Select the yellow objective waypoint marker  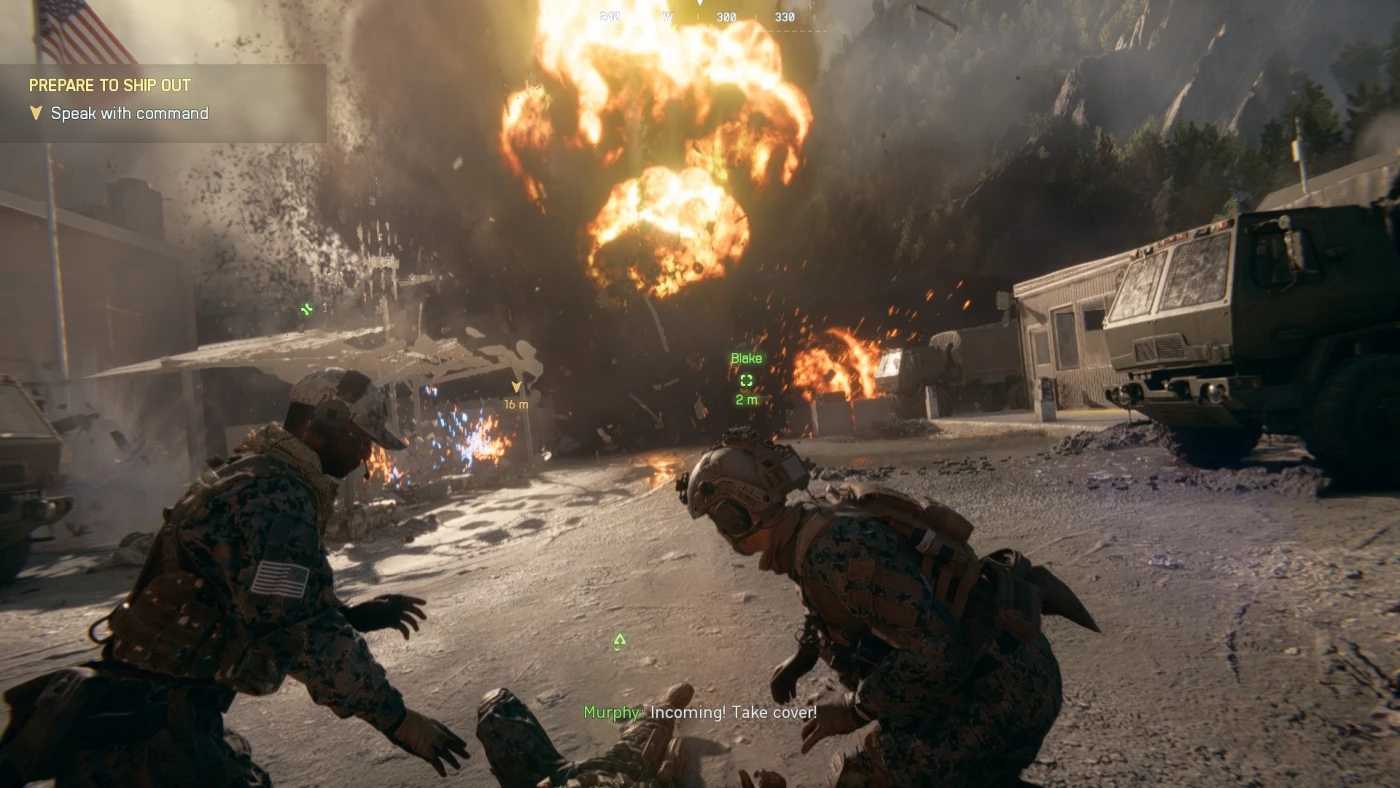click(516, 387)
